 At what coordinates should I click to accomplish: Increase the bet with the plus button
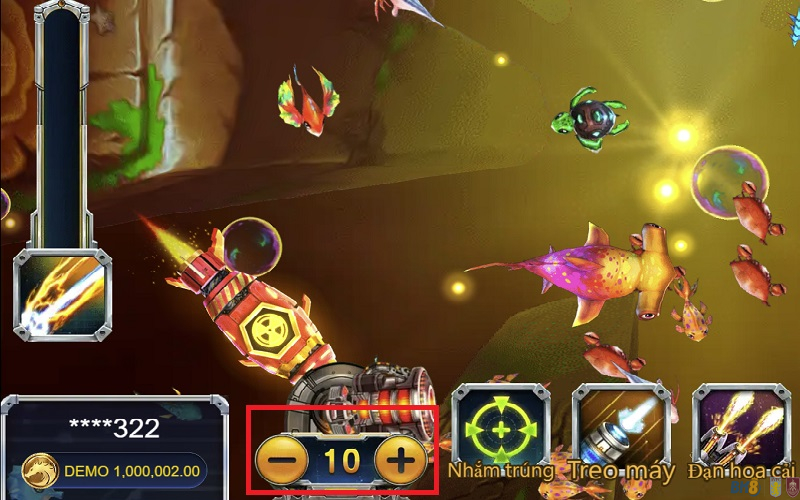point(400,461)
